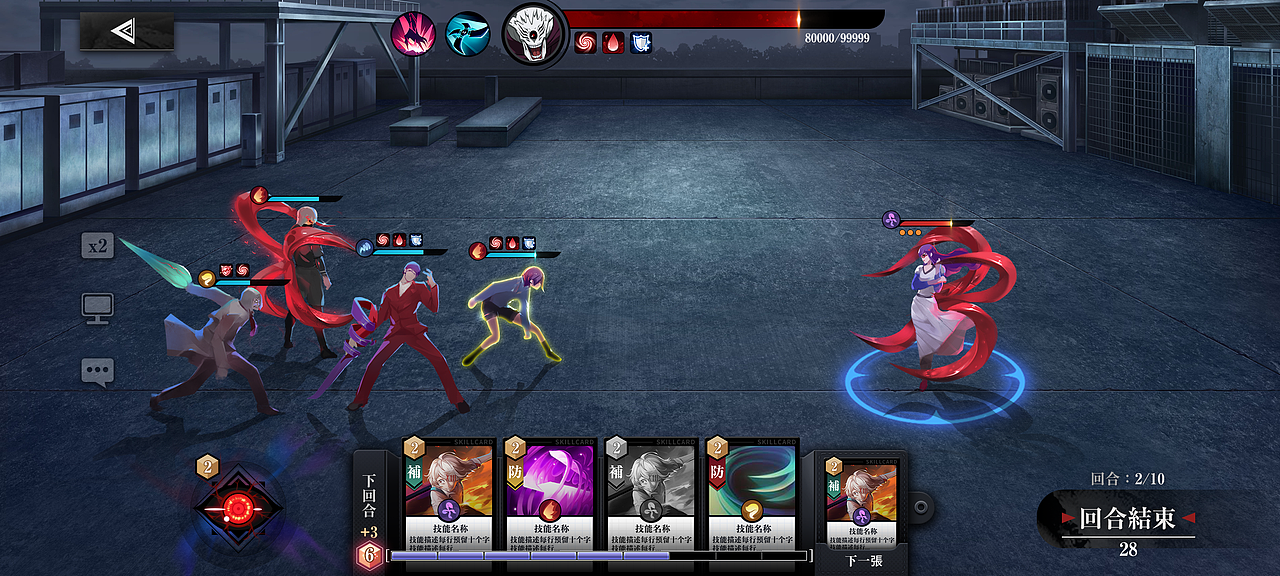Inspect the boss red spiral status icon
1280x576 pixels.
coord(585,43)
